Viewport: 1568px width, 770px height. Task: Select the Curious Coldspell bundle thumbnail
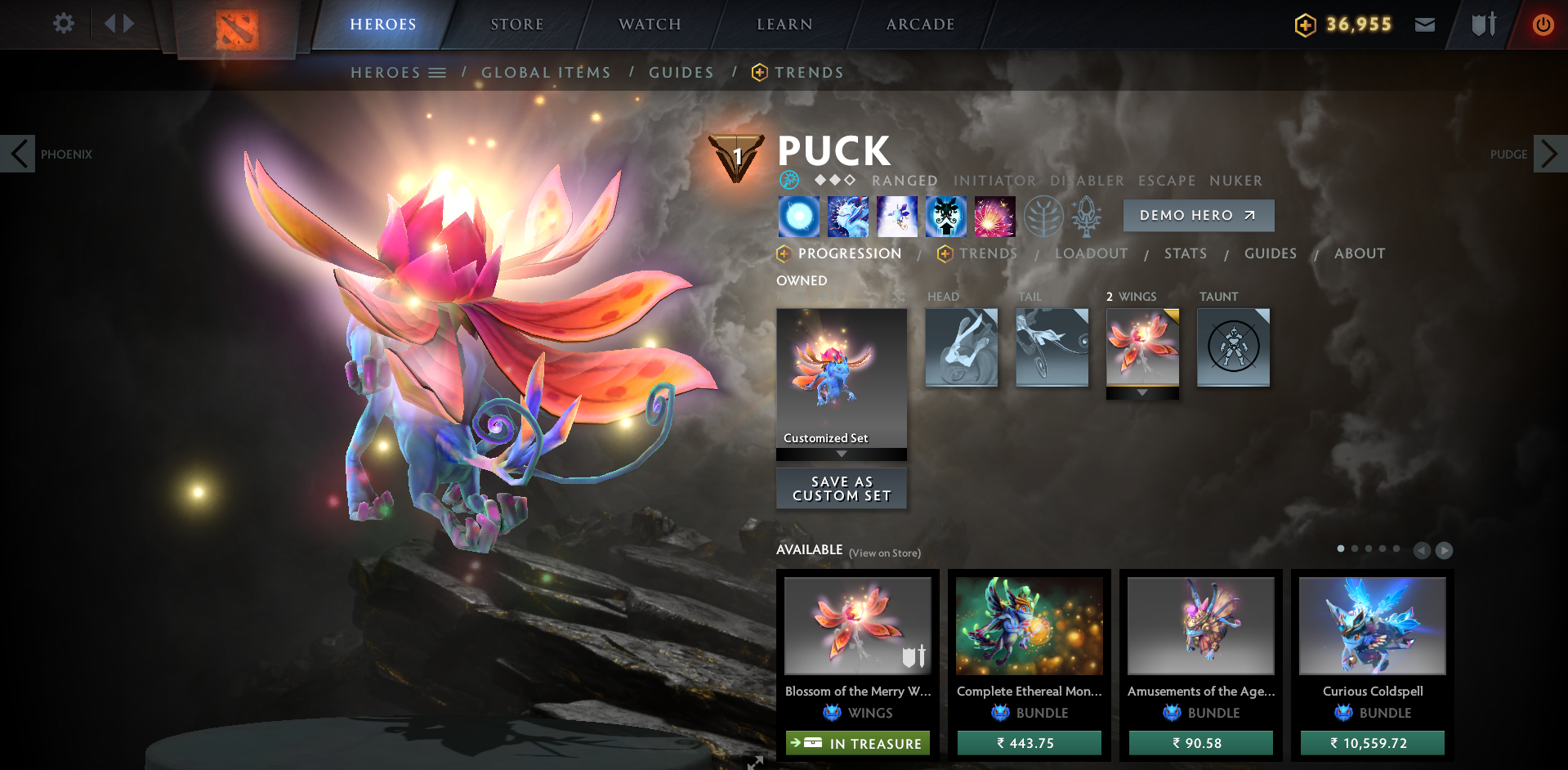coord(1371,625)
